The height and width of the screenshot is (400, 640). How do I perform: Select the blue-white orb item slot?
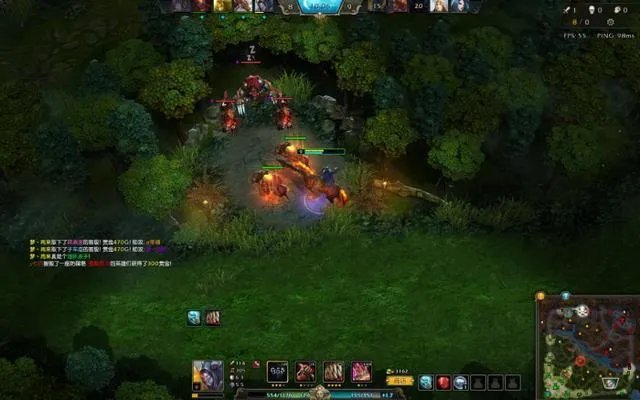(460, 382)
